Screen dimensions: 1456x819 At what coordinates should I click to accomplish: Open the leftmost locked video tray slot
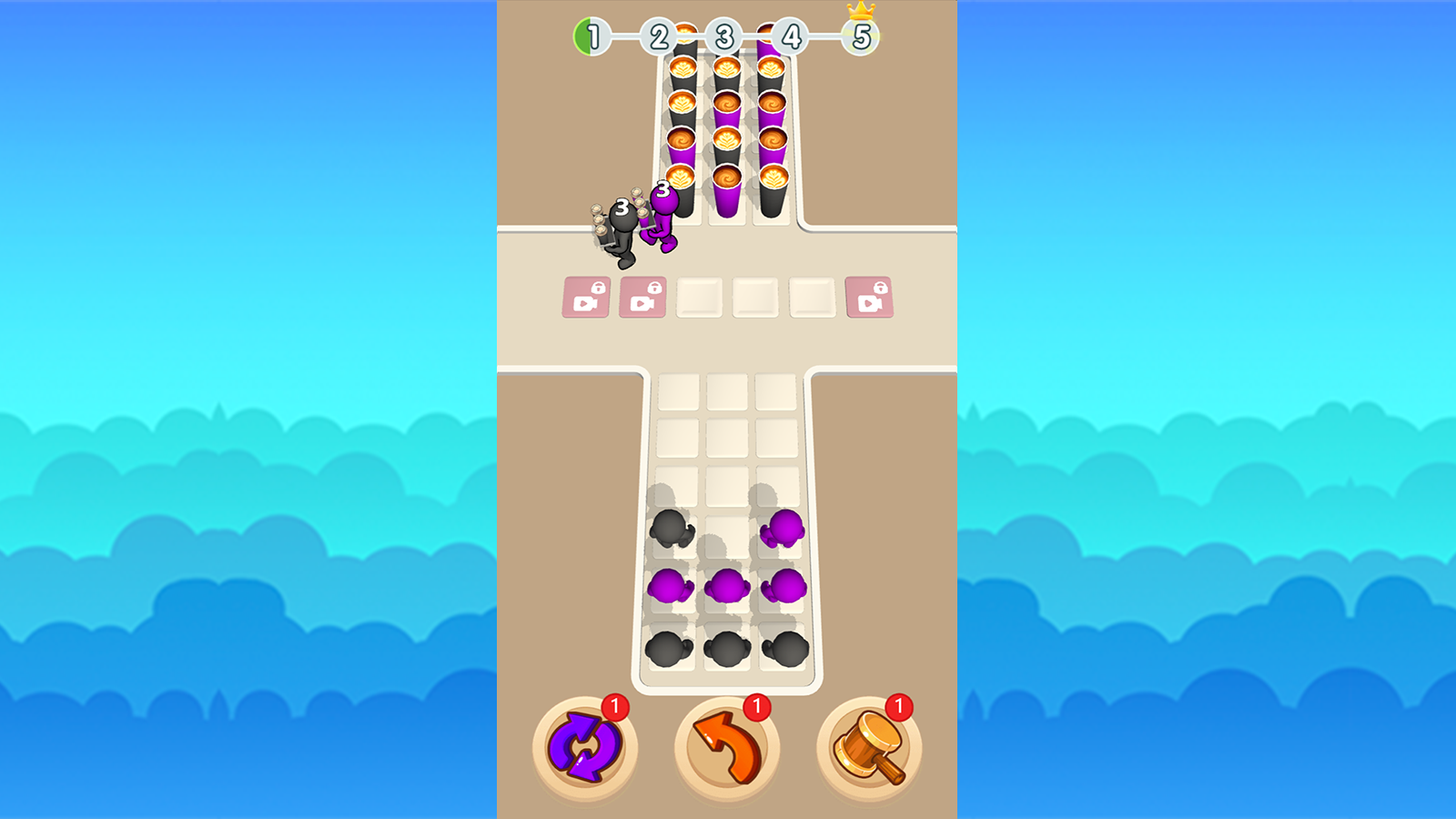tap(587, 296)
